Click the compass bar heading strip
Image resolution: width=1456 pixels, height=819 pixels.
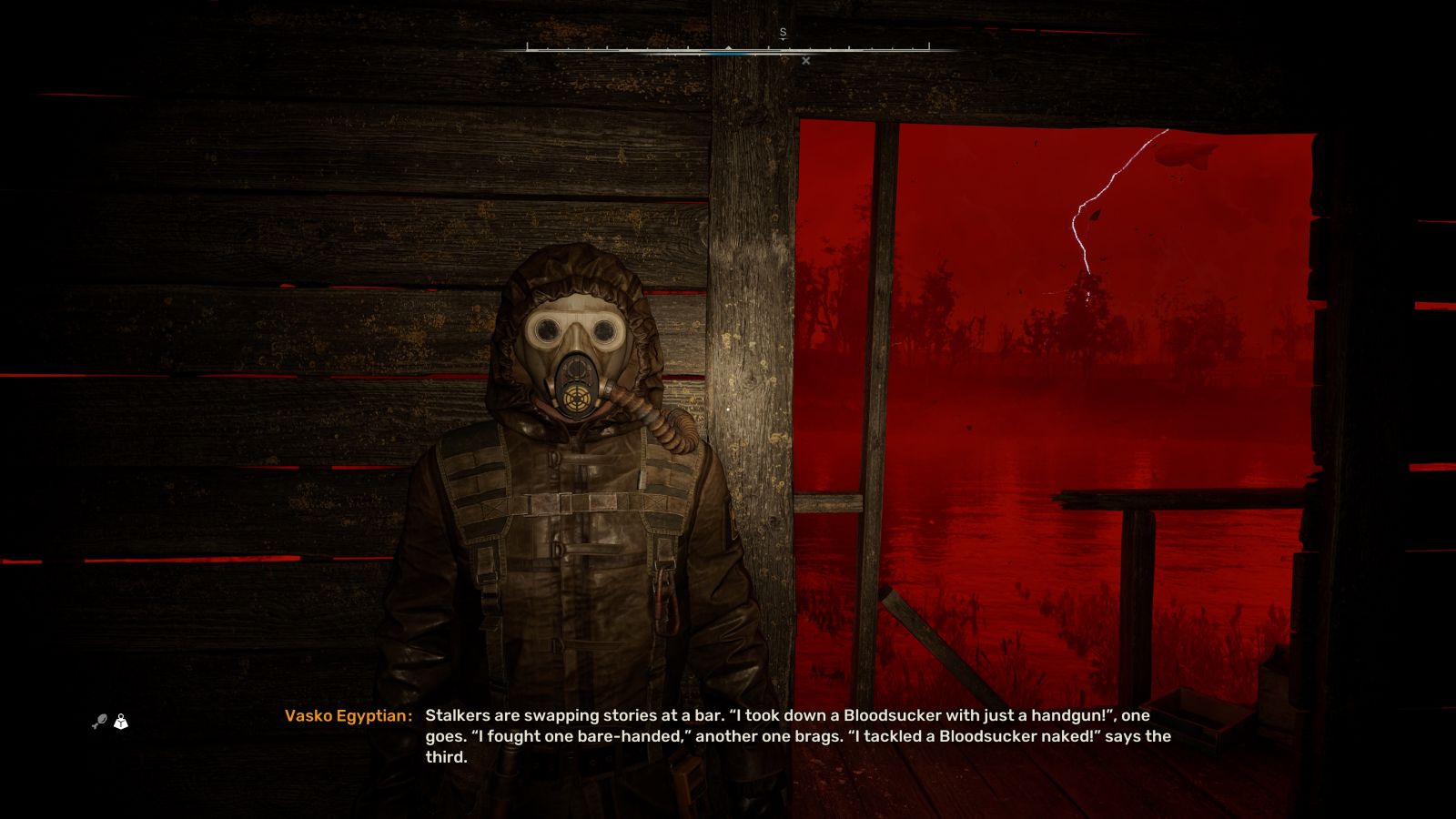(x=728, y=46)
